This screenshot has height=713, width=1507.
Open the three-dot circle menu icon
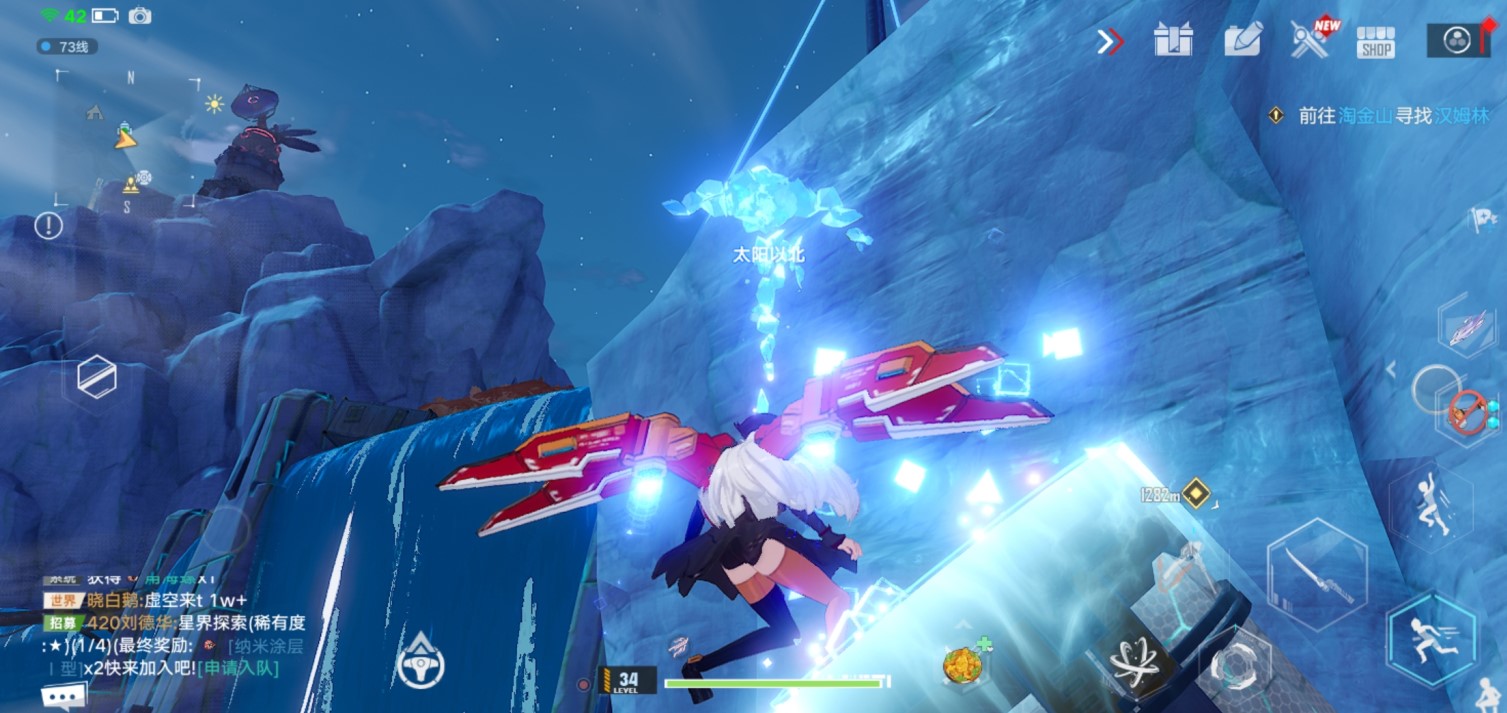pos(1455,40)
